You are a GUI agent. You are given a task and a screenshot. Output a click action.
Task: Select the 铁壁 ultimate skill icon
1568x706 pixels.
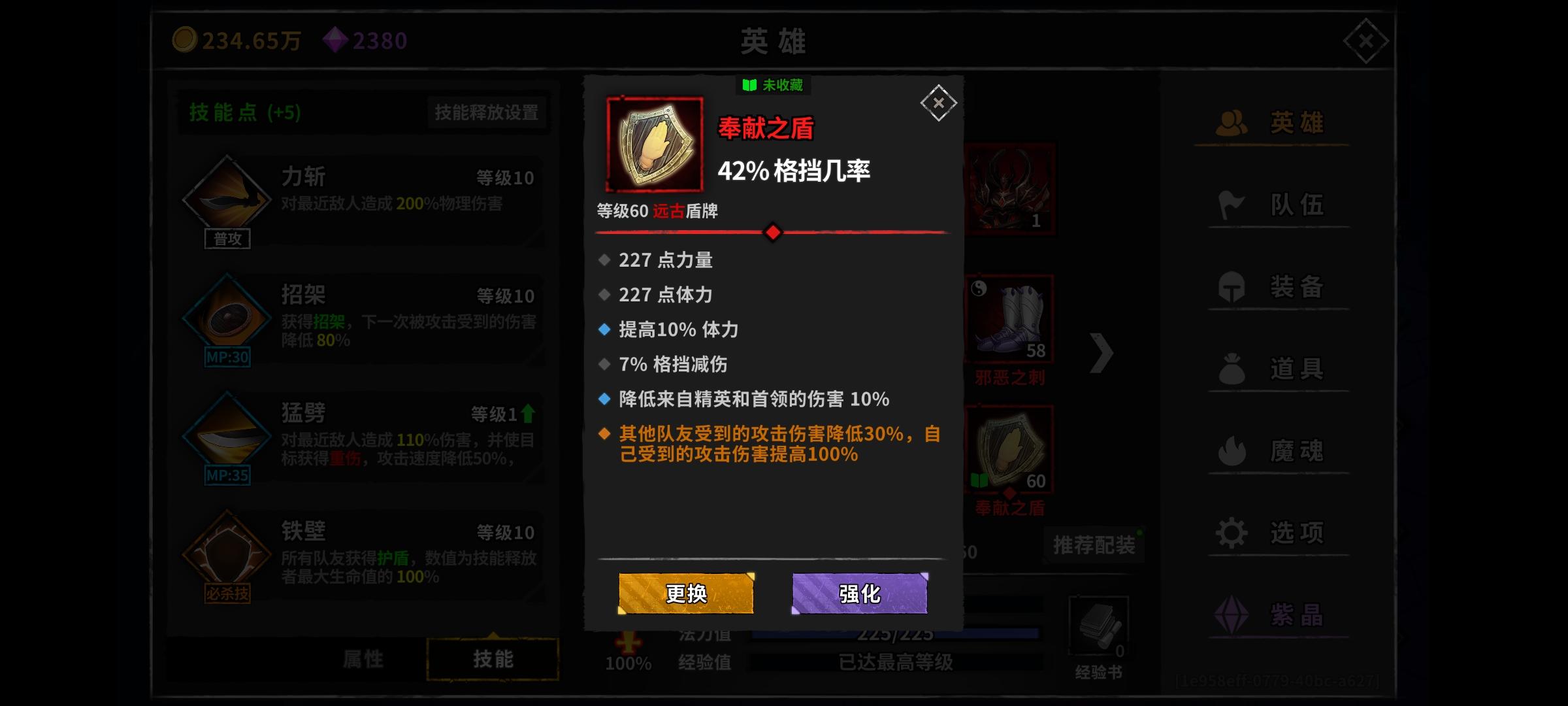point(227,552)
